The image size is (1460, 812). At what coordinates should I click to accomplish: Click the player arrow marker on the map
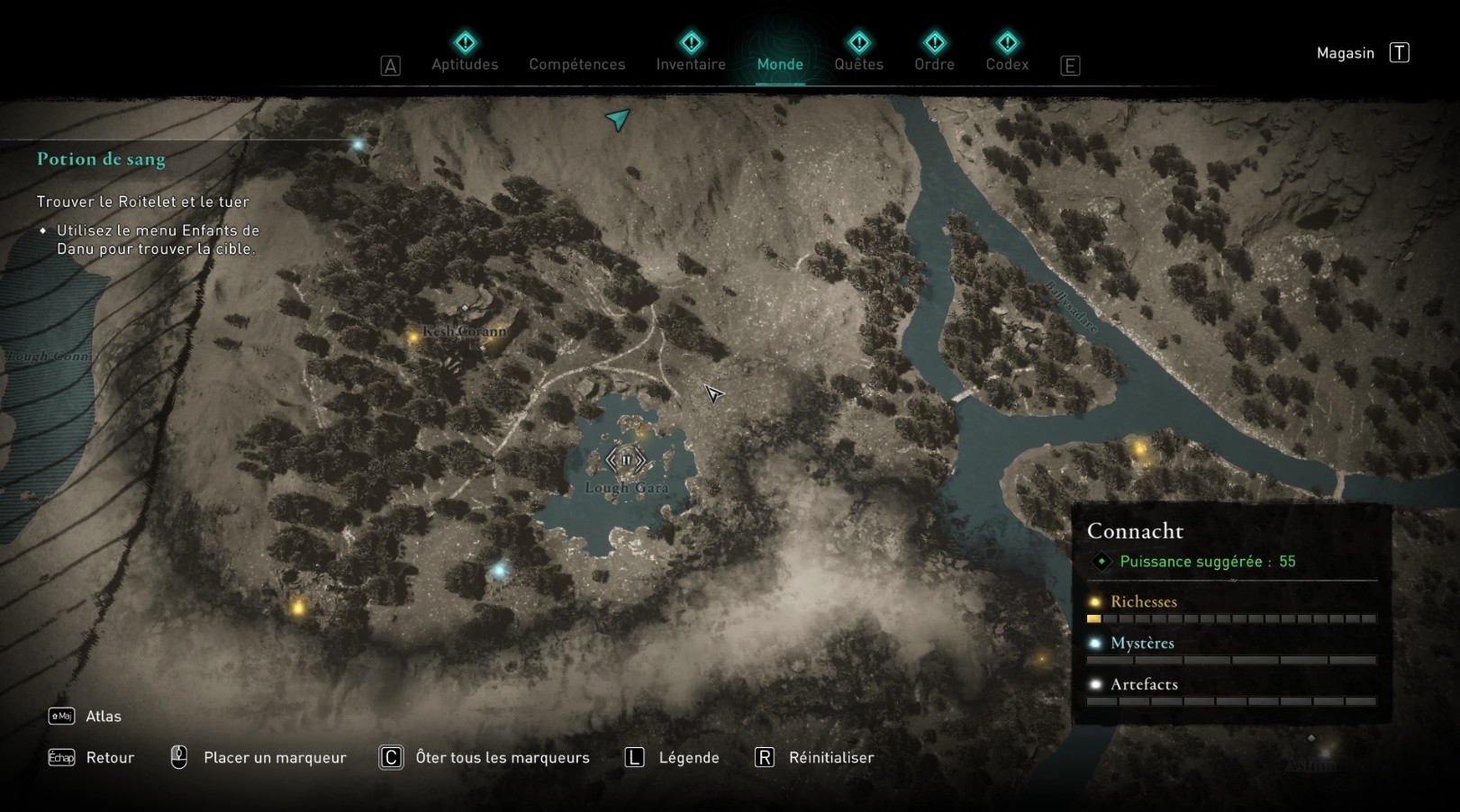(618, 118)
